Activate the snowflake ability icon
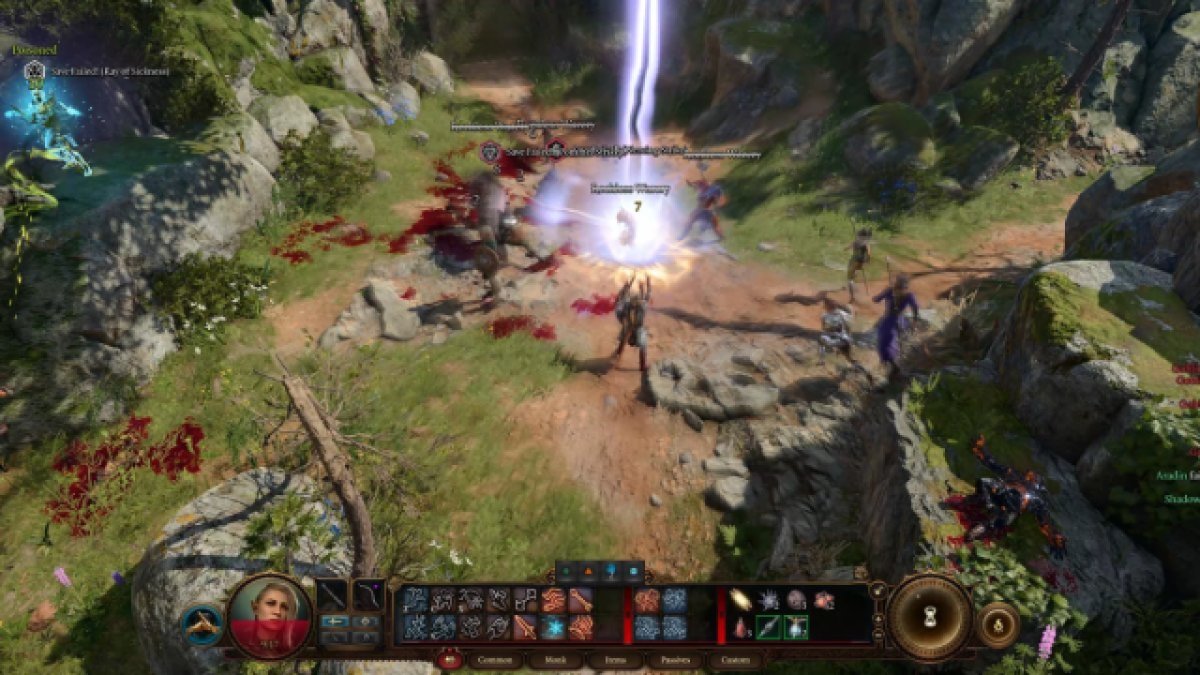 (x=553, y=627)
